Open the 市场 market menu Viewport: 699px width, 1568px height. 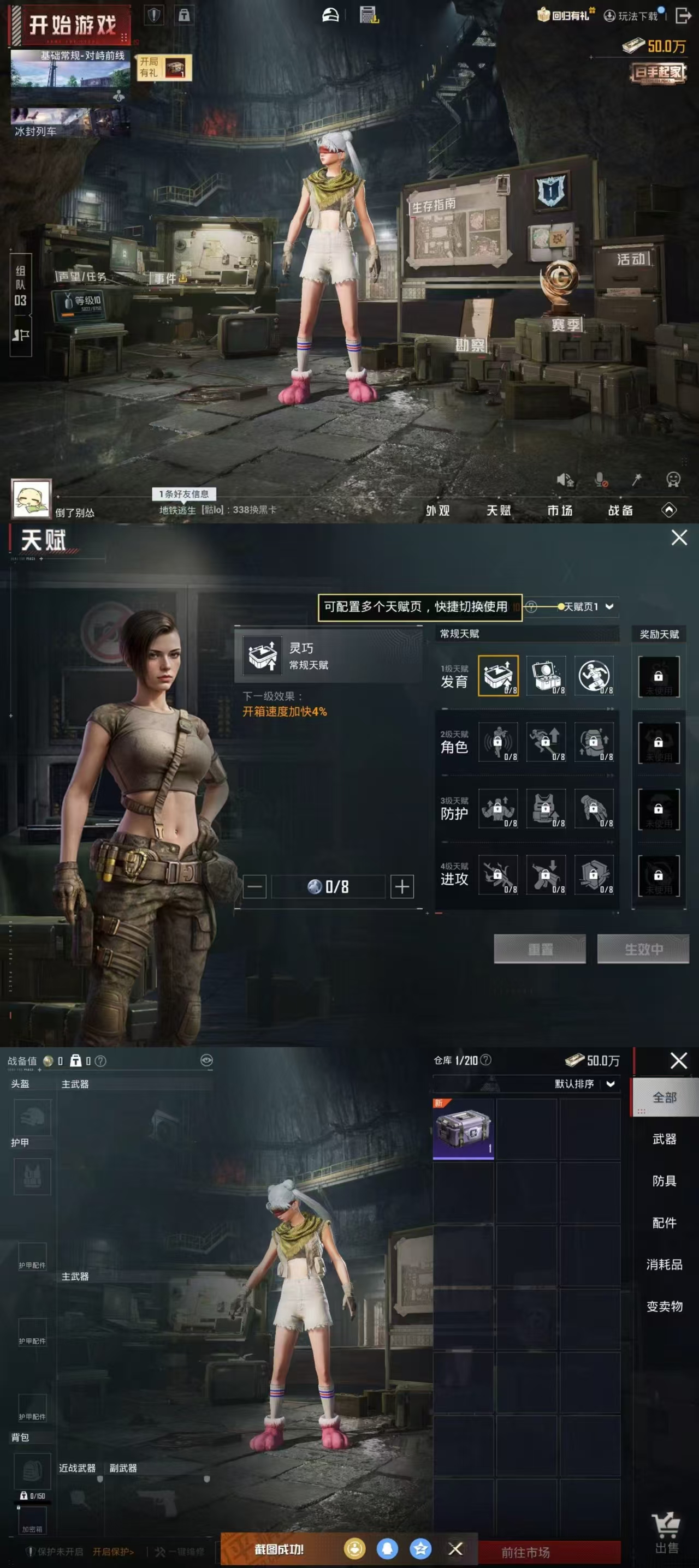coord(560,510)
